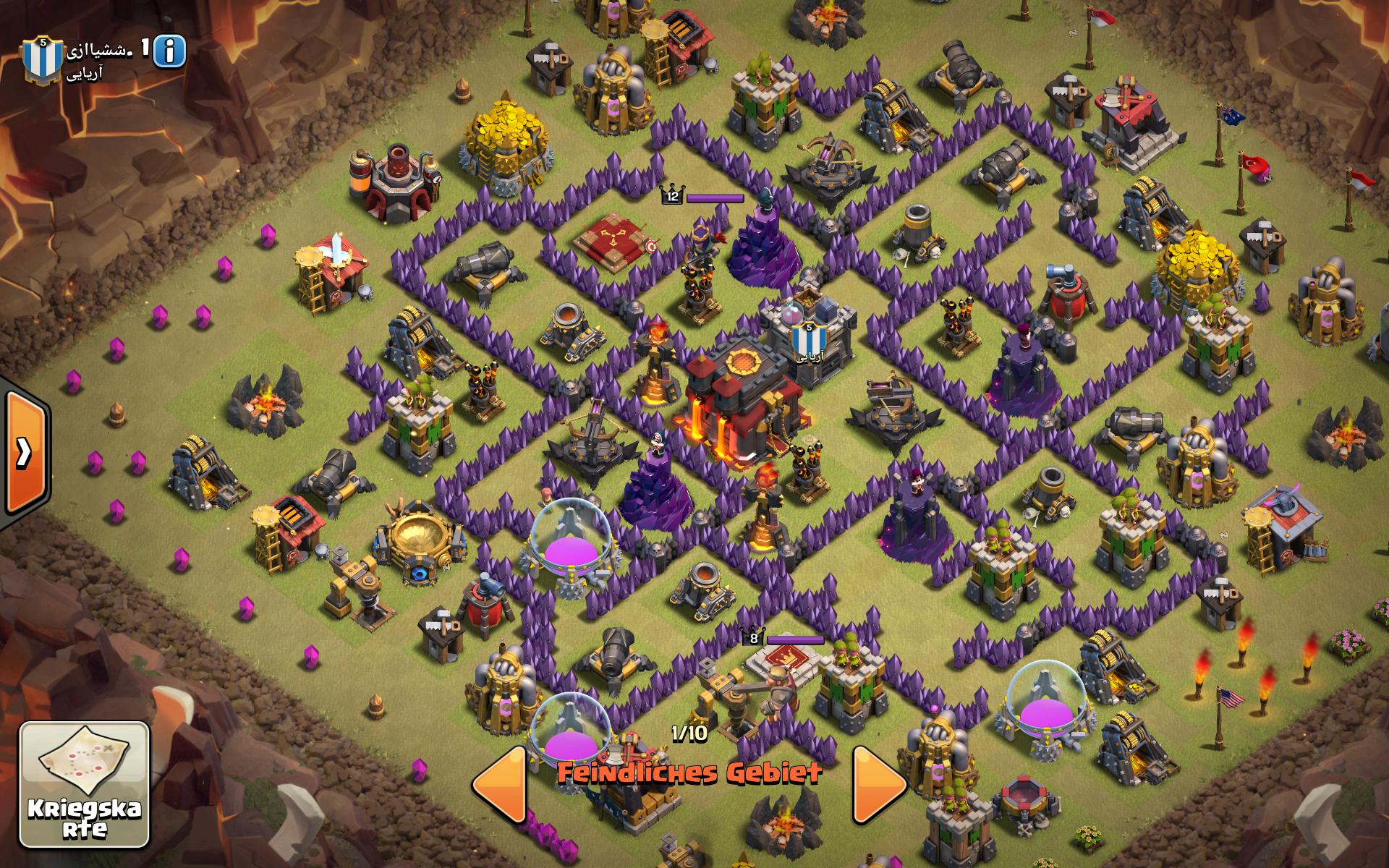
Task: Expand the orange side panel arrow
Action: [25, 452]
